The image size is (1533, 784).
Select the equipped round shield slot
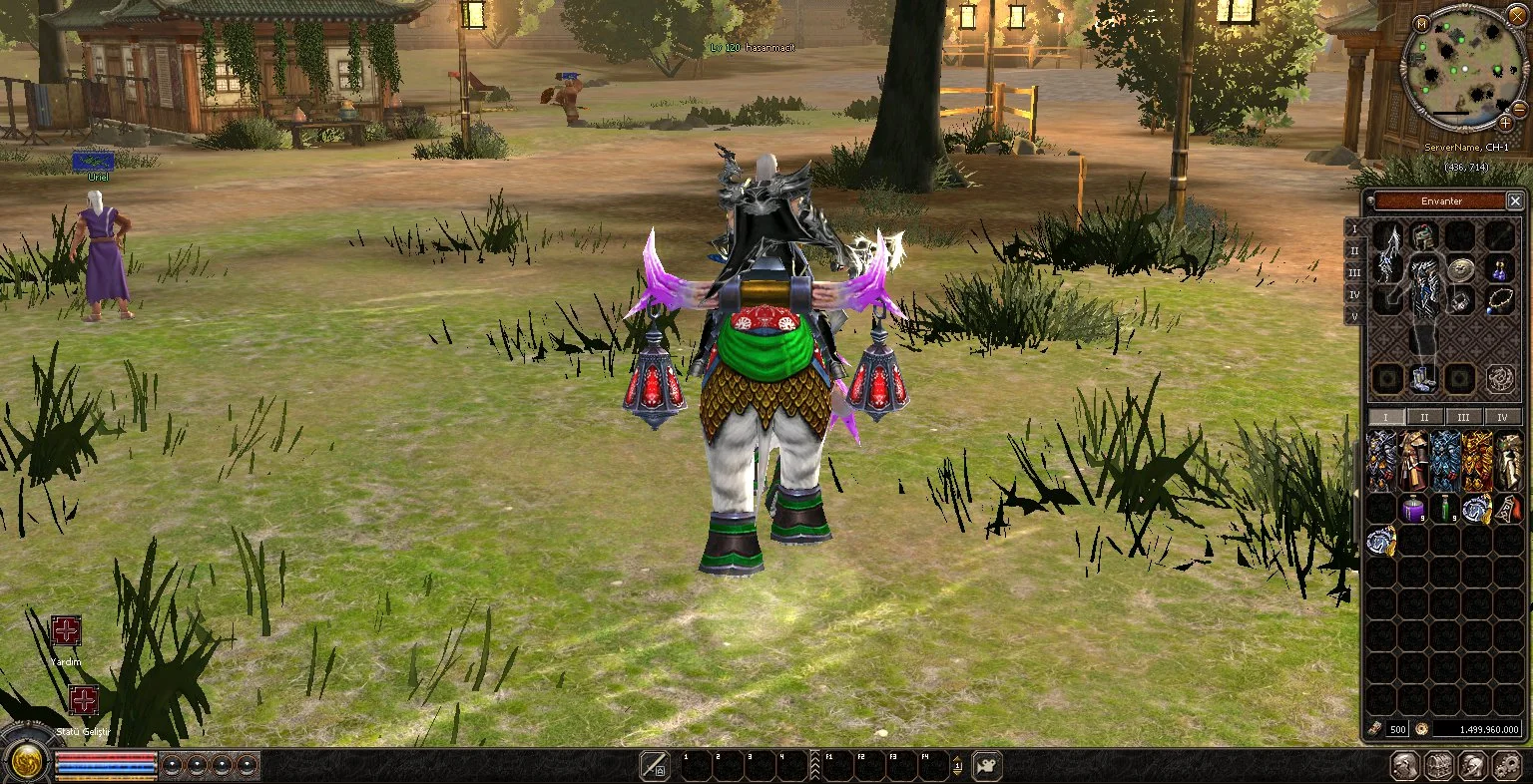coord(1460,267)
